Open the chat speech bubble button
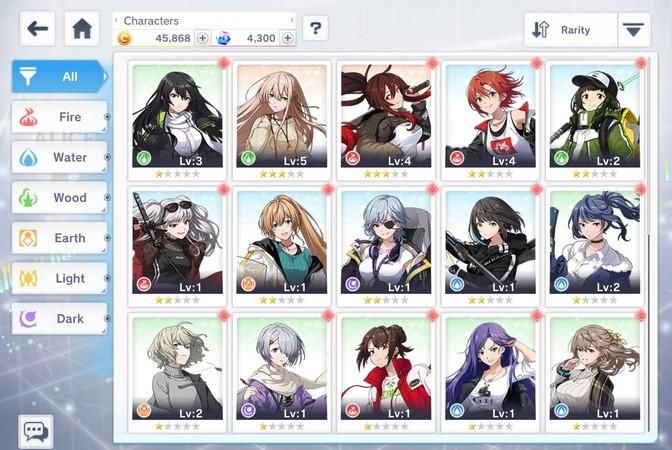 click(36, 431)
